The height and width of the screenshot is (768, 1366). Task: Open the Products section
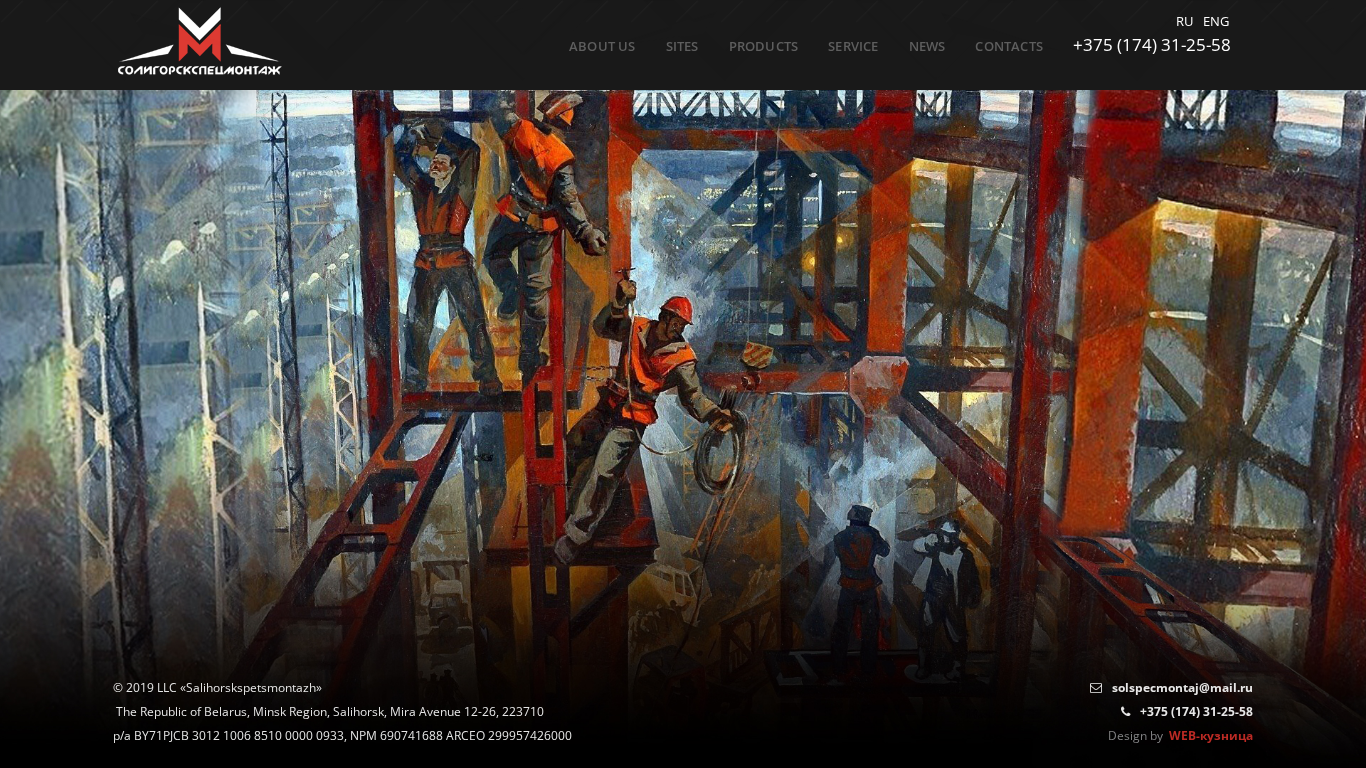pyautogui.click(x=763, y=46)
